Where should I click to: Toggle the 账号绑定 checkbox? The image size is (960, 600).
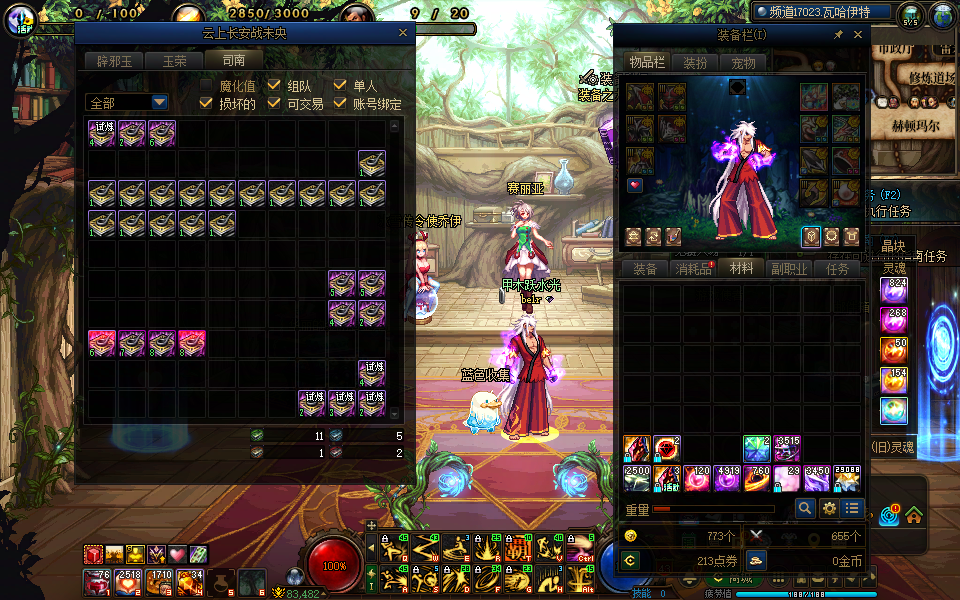click(340, 103)
